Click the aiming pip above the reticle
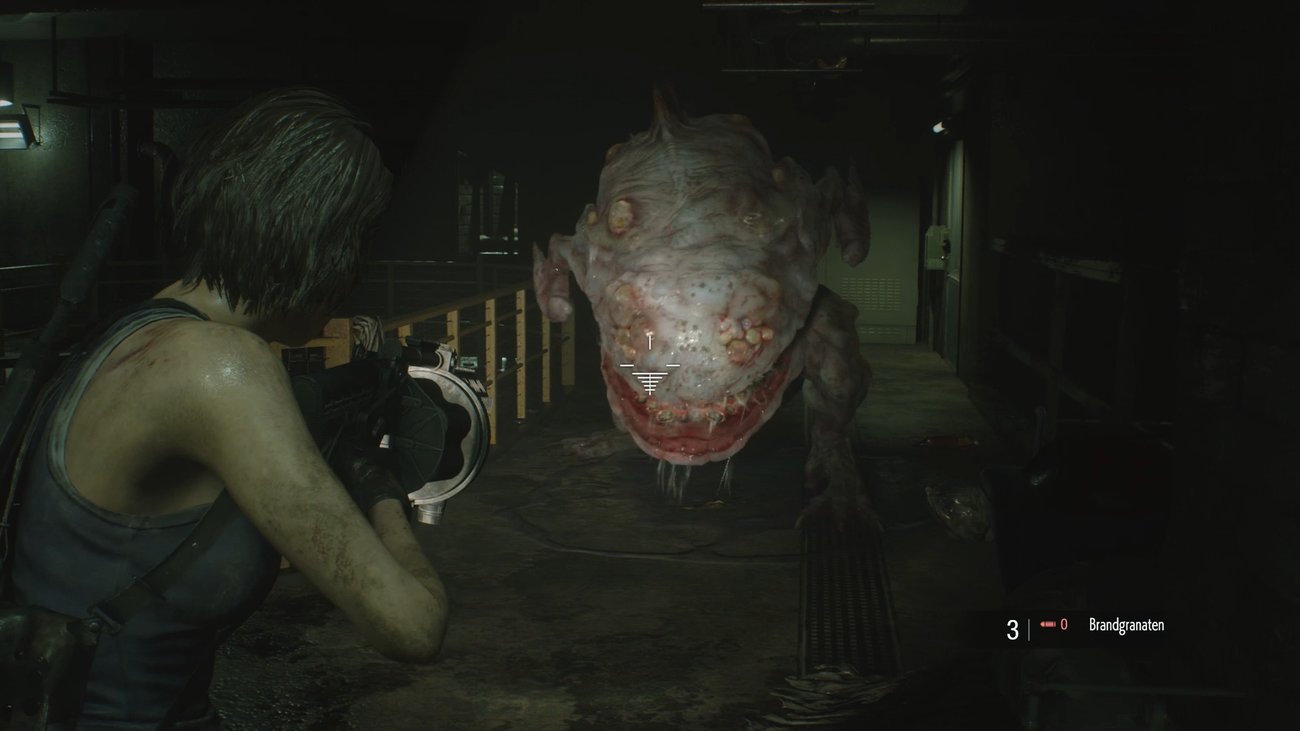 (x=651, y=340)
